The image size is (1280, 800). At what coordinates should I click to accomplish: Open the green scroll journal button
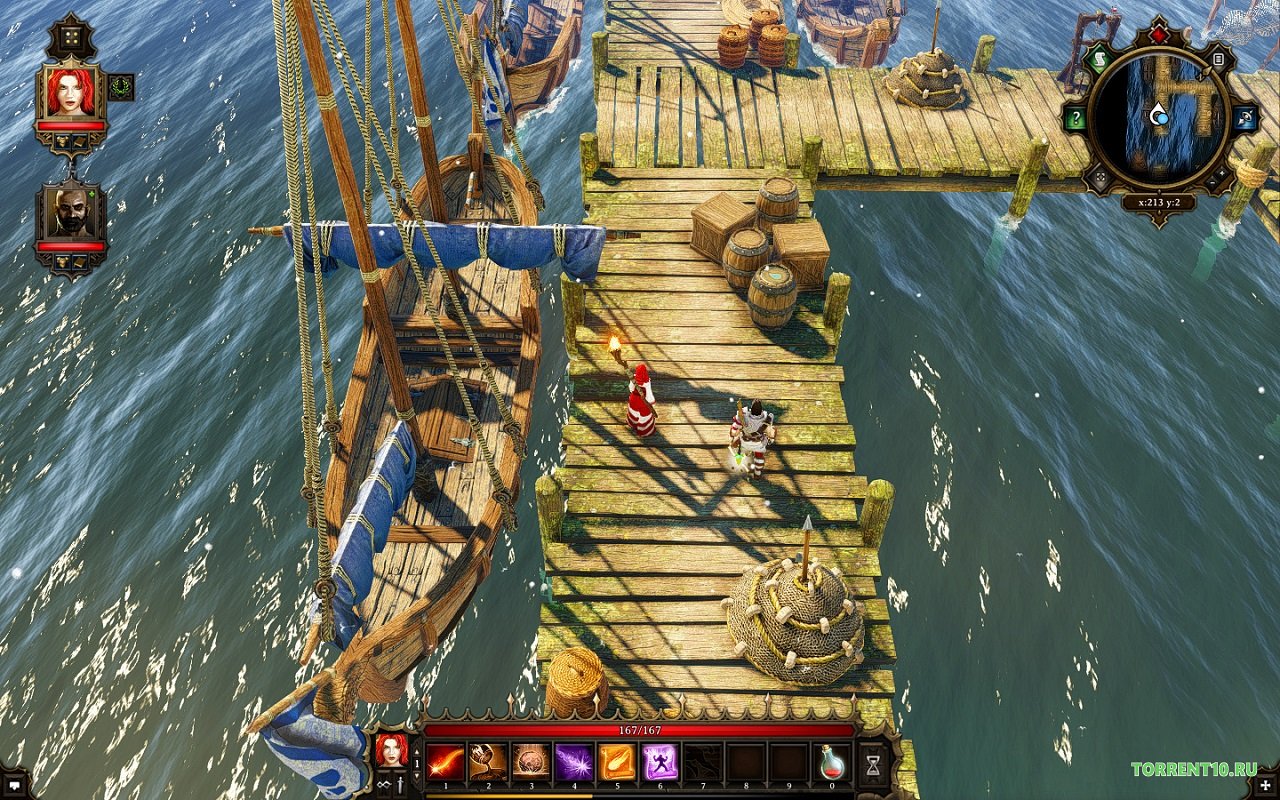1100,59
